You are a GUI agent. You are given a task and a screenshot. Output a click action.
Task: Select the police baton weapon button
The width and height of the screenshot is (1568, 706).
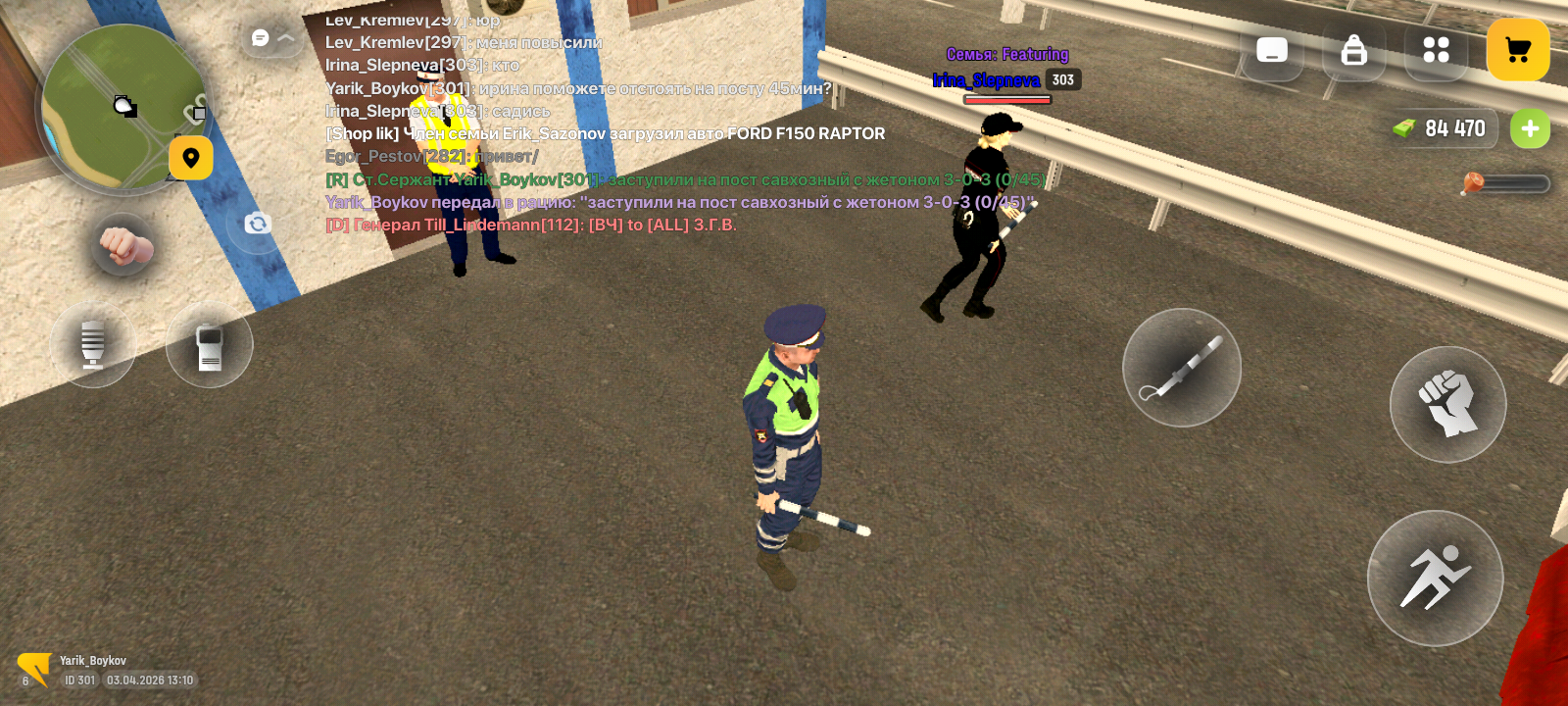tap(1182, 368)
